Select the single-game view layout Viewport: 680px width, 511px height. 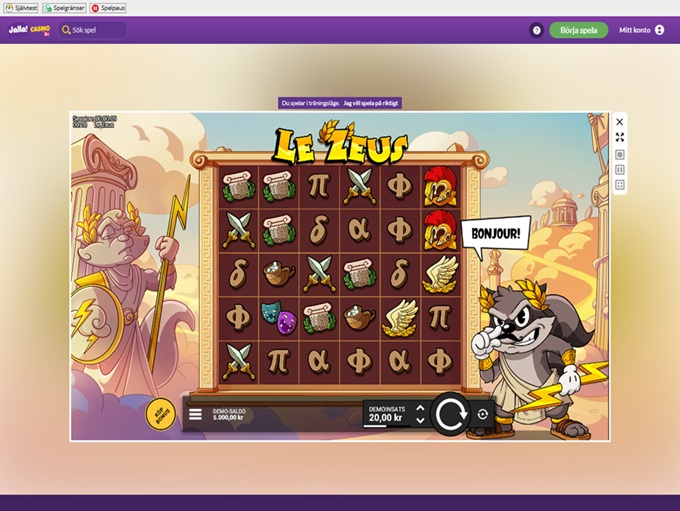[x=620, y=155]
